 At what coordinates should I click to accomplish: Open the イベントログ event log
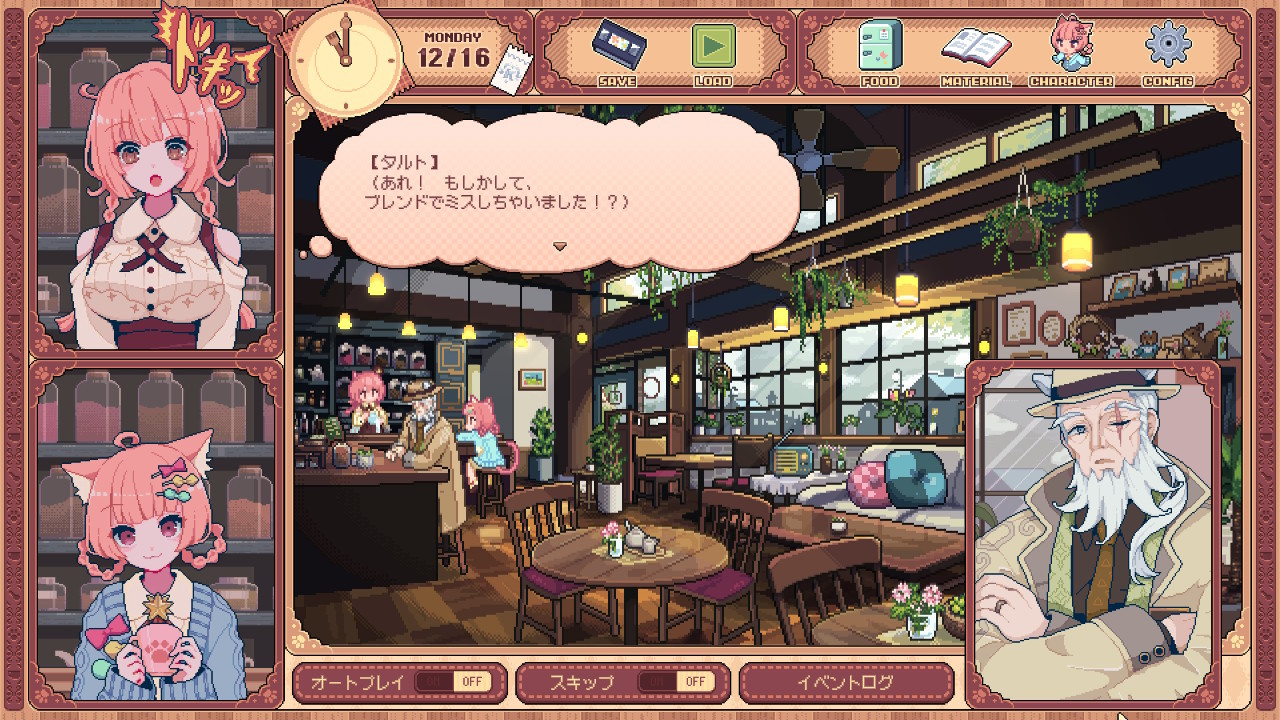point(845,682)
